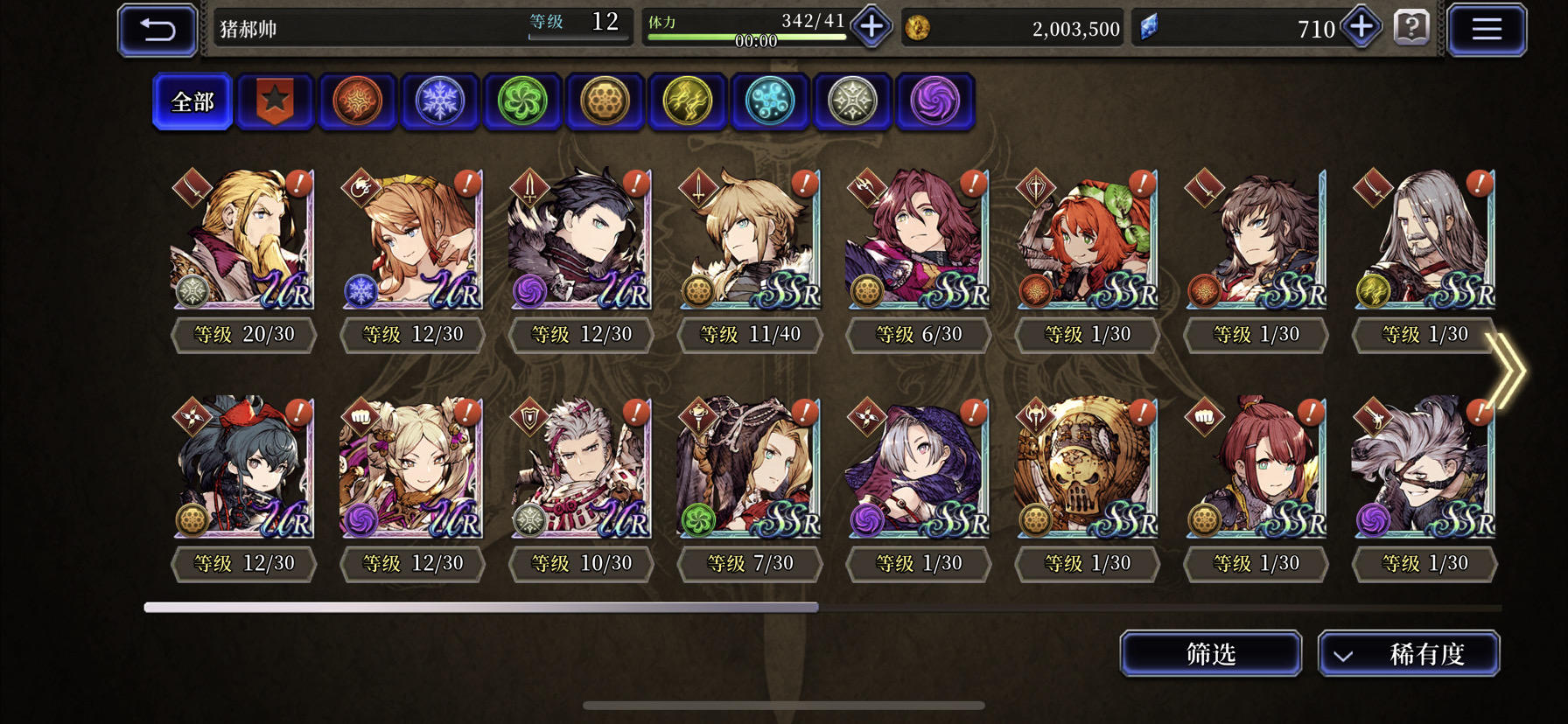Open the 稀有度 sort dropdown
The image size is (1568, 724).
[x=1410, y=653]
